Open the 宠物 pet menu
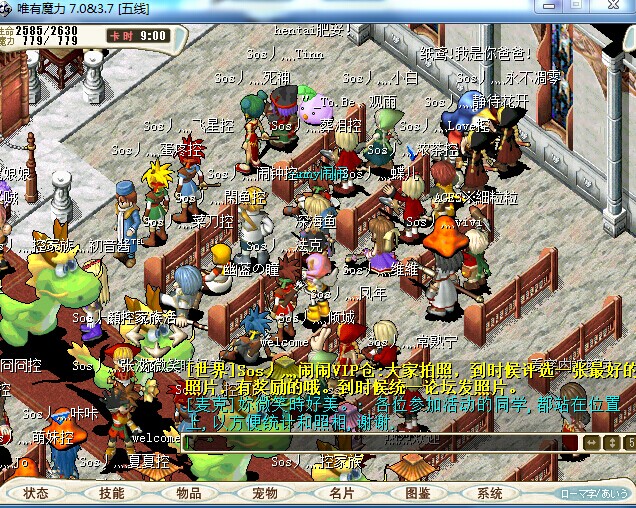 [x=265, y=493]
